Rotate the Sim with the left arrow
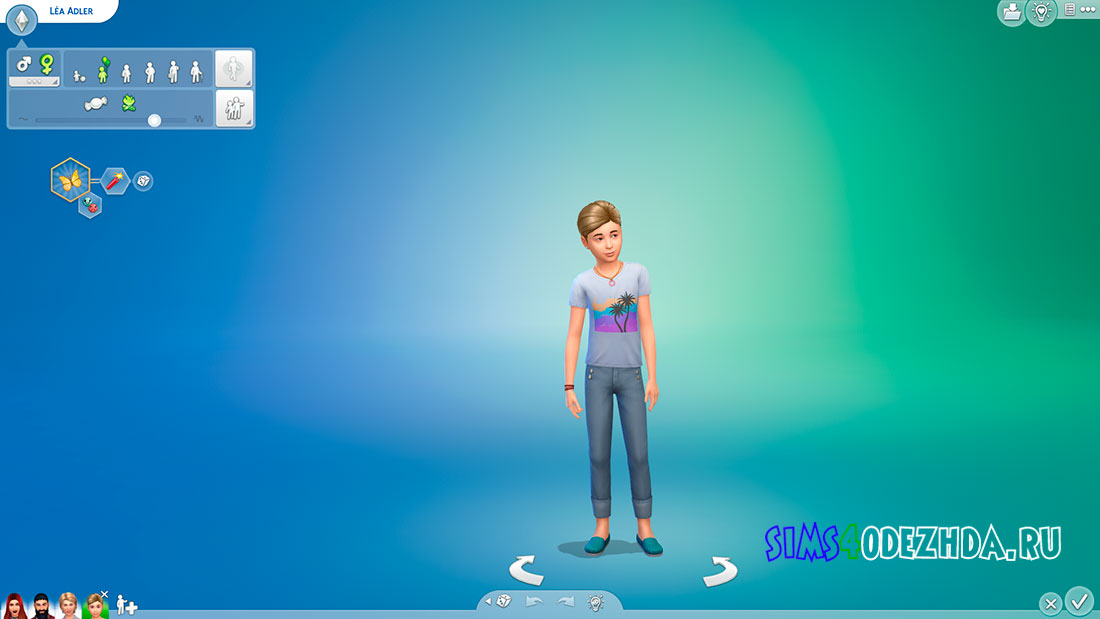1100x619 pixels. click(x=525, y=571)
